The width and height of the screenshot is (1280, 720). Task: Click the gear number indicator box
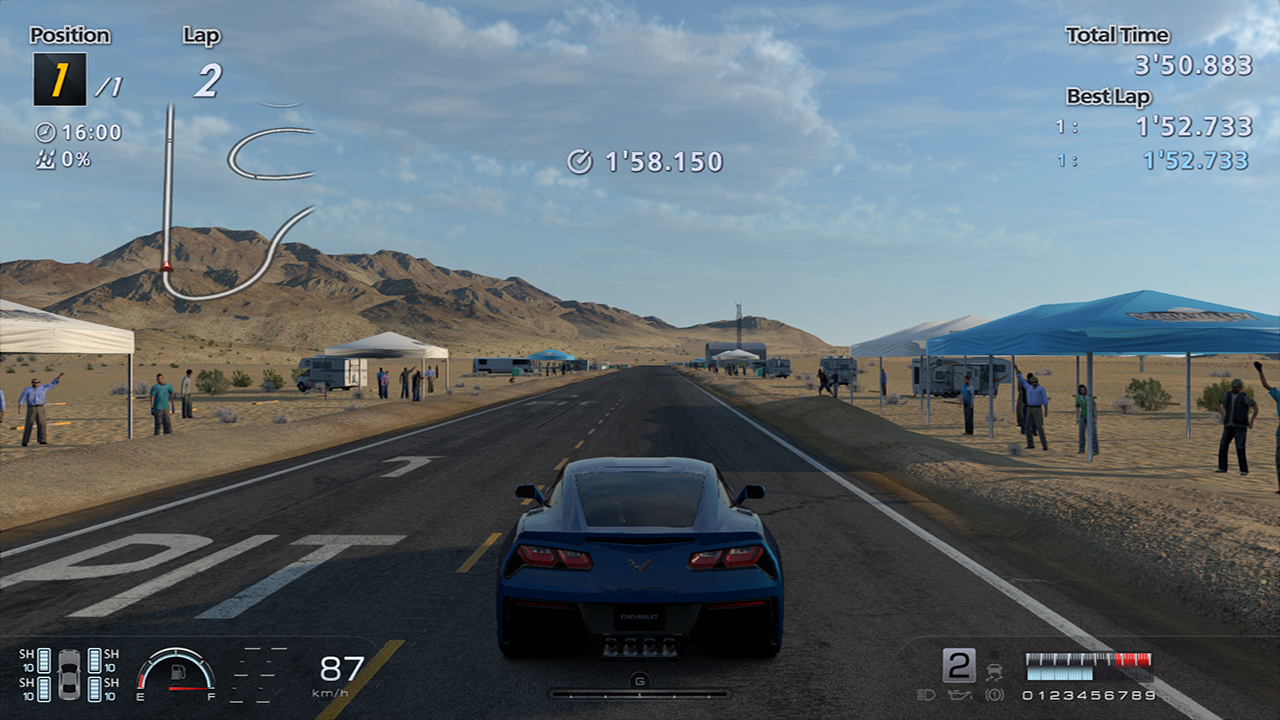tap(958, 665)
